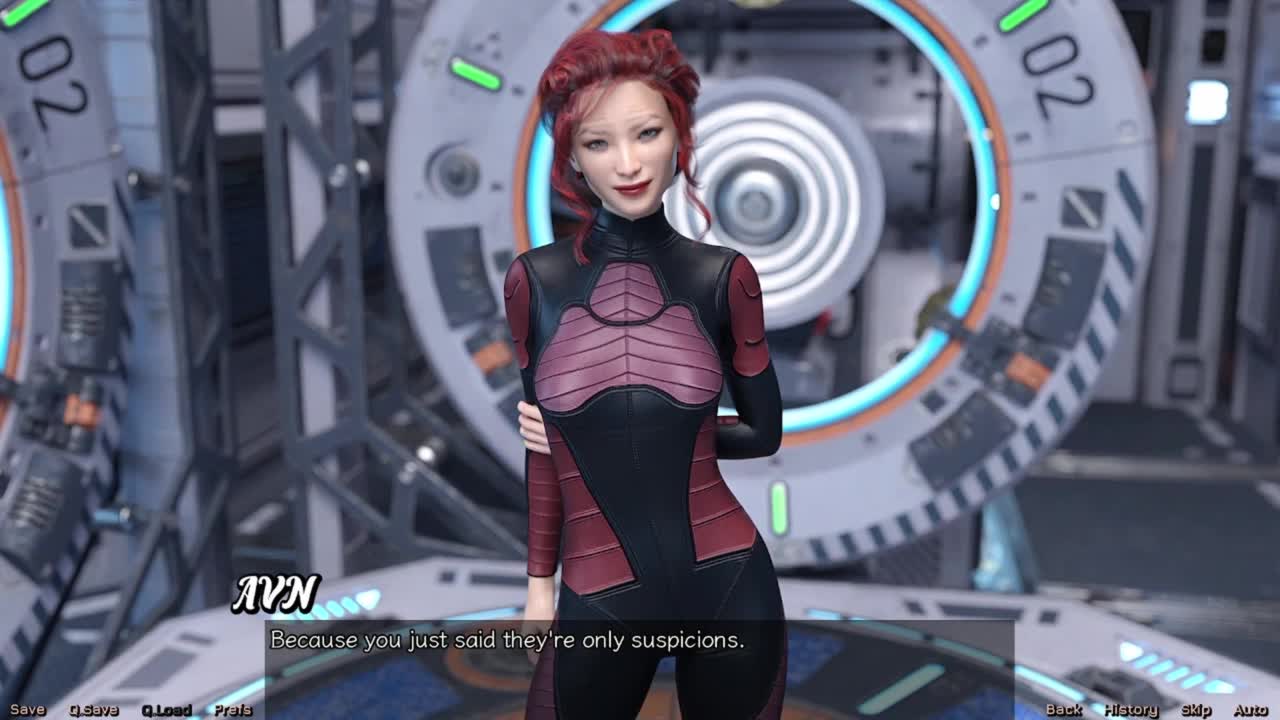
Task: Go Back one dialogue line
Action: [1064, 710]
